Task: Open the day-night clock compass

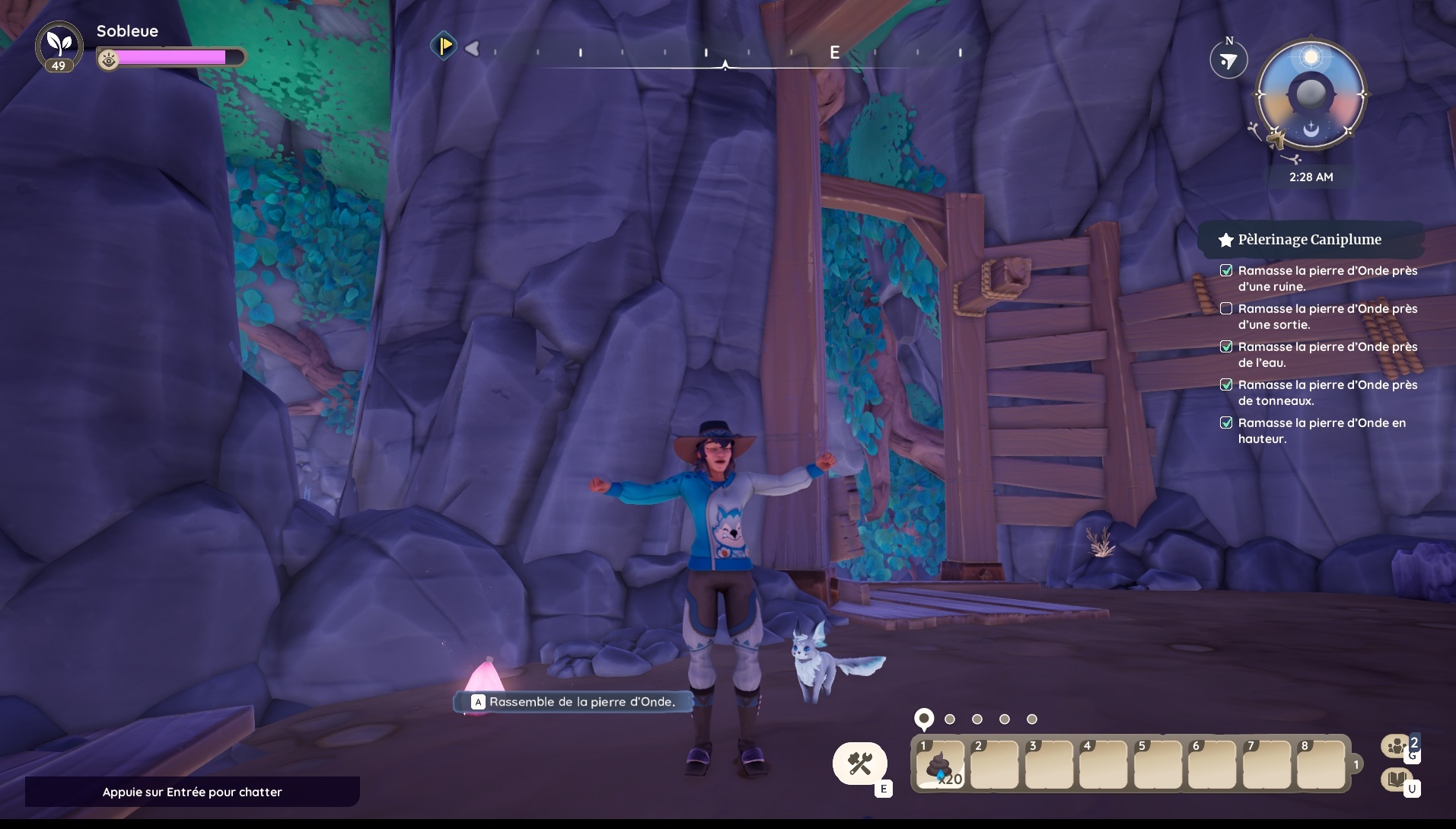Action: click(x=1311, y=96)
